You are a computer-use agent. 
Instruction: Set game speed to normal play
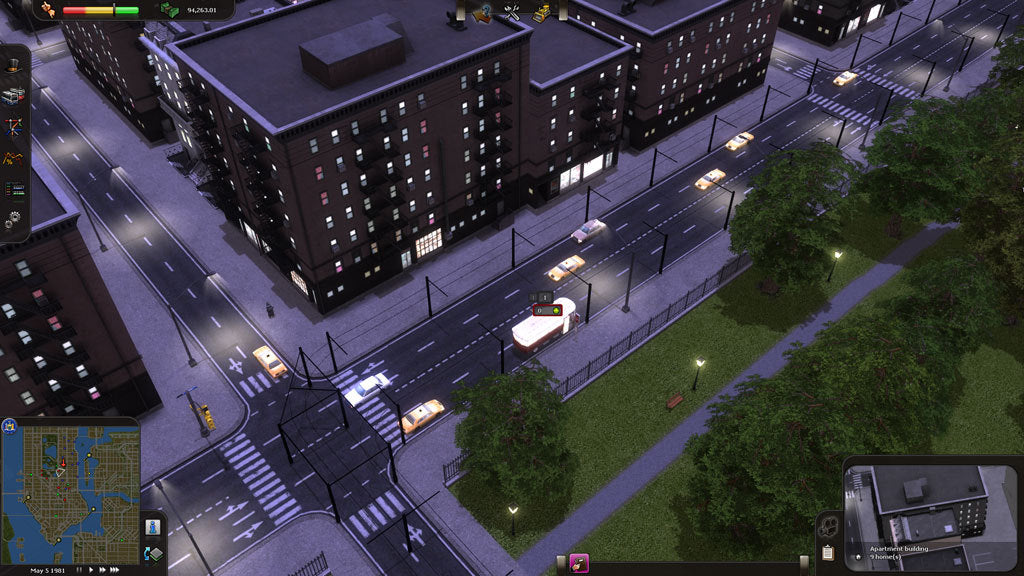[x=92, y=570]
